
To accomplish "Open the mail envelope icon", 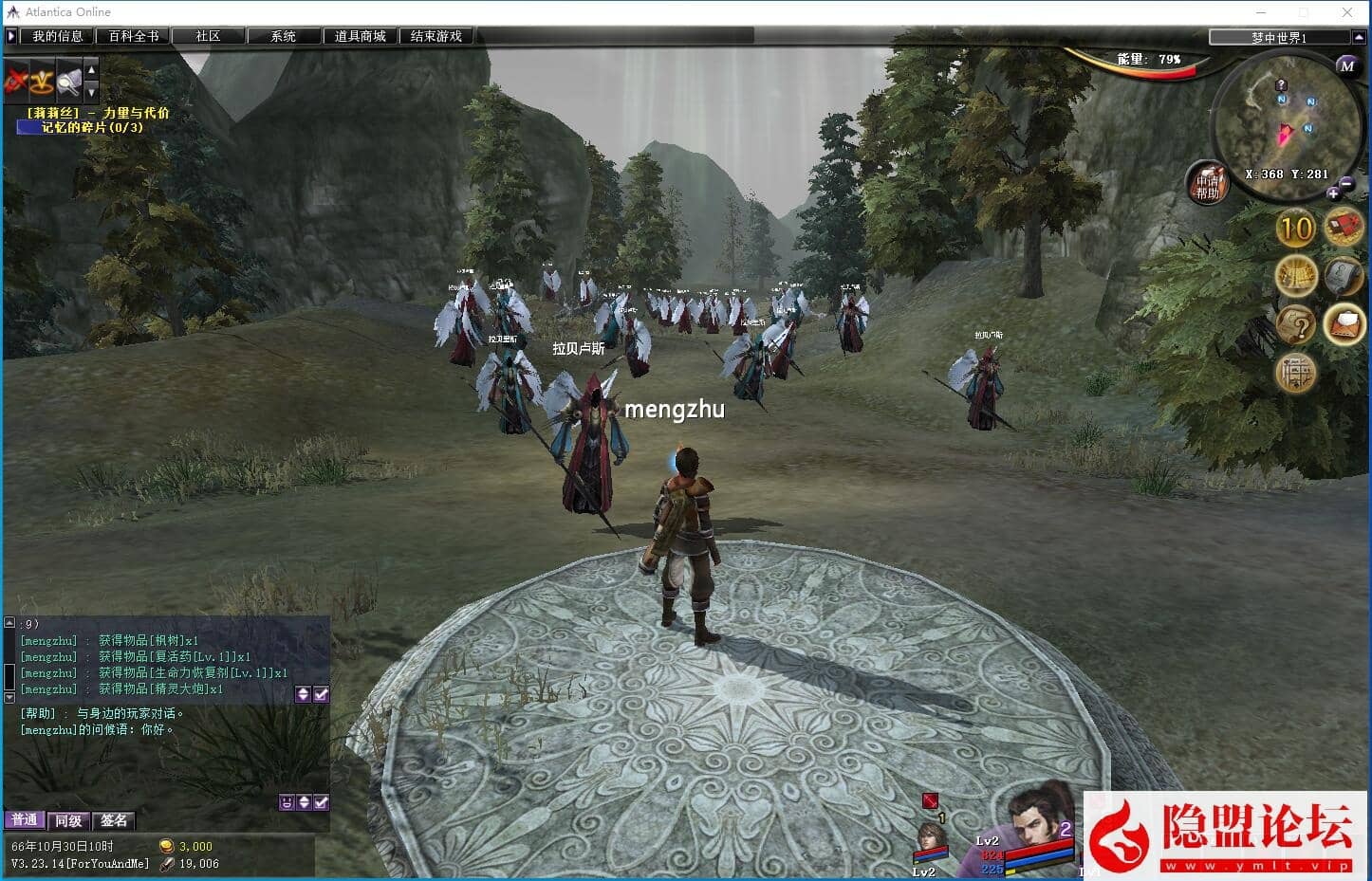I will point(1343,325).
